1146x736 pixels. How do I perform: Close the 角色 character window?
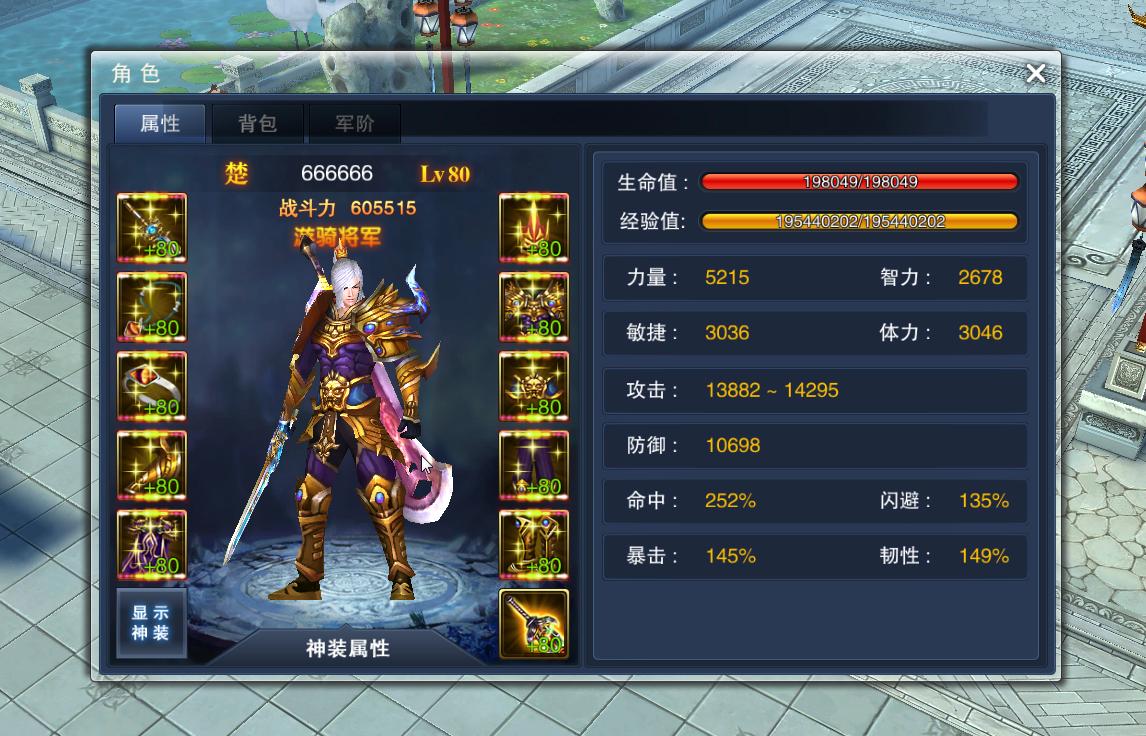[1036, 73]
